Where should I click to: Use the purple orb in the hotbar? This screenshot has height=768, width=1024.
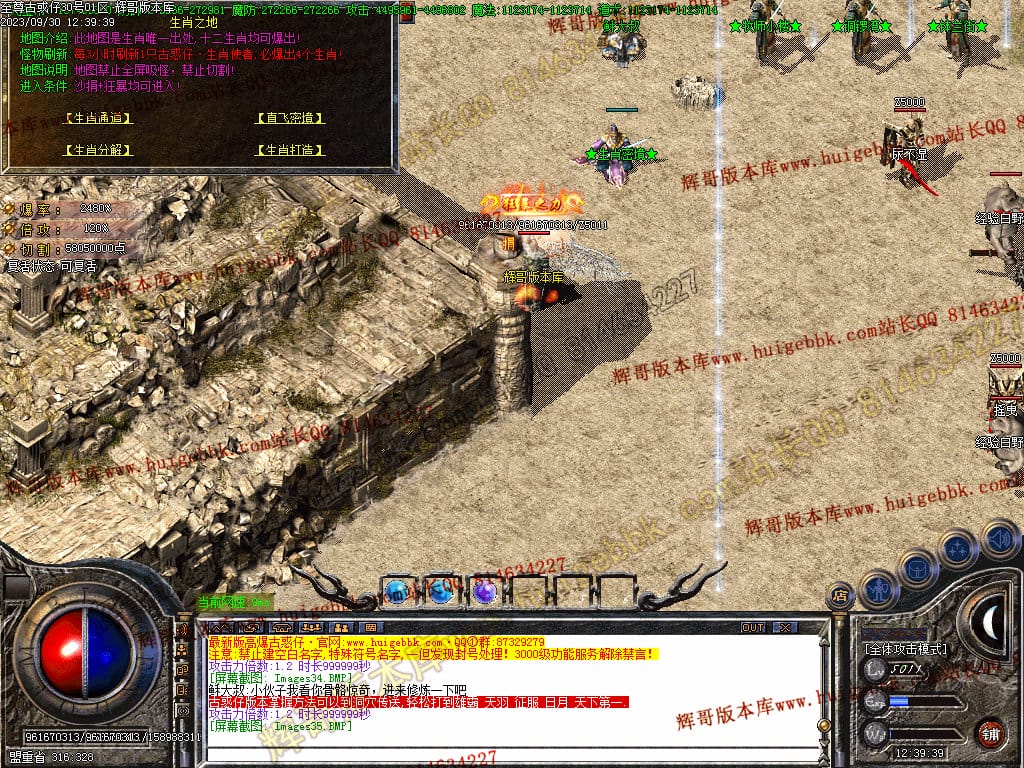[486, 592]
